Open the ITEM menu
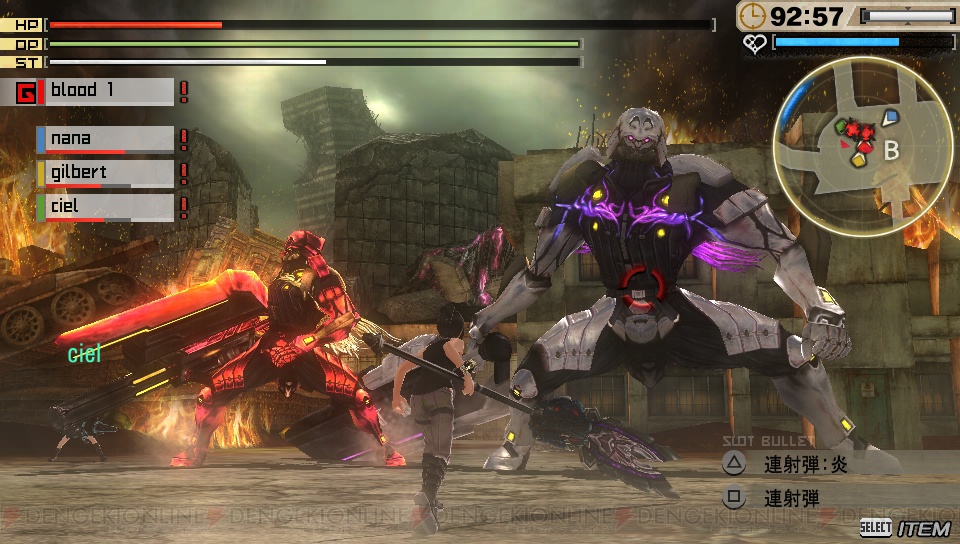The image size is (960, 544). (906, 527)
